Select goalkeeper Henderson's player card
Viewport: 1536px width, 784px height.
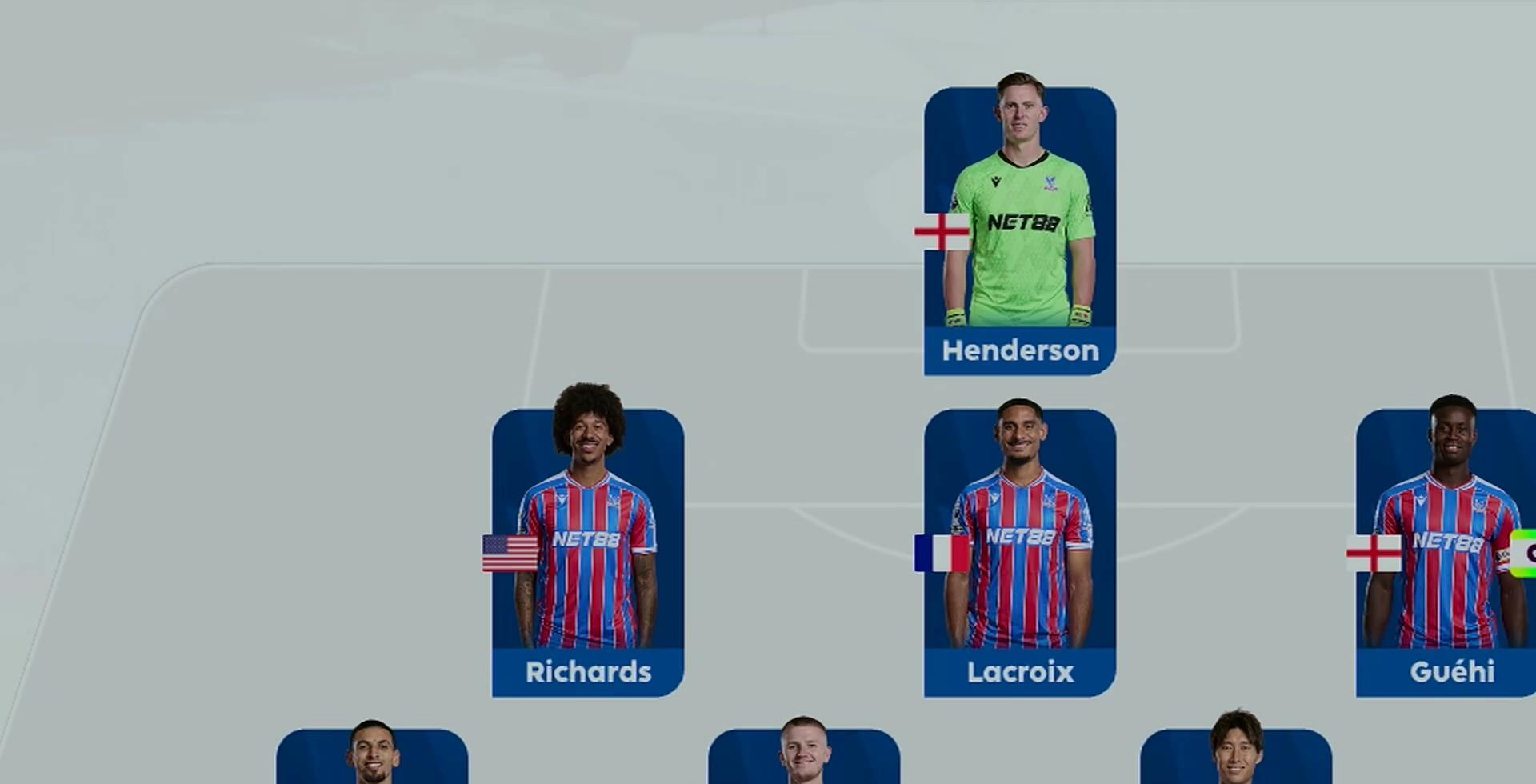coord(1020,232)
